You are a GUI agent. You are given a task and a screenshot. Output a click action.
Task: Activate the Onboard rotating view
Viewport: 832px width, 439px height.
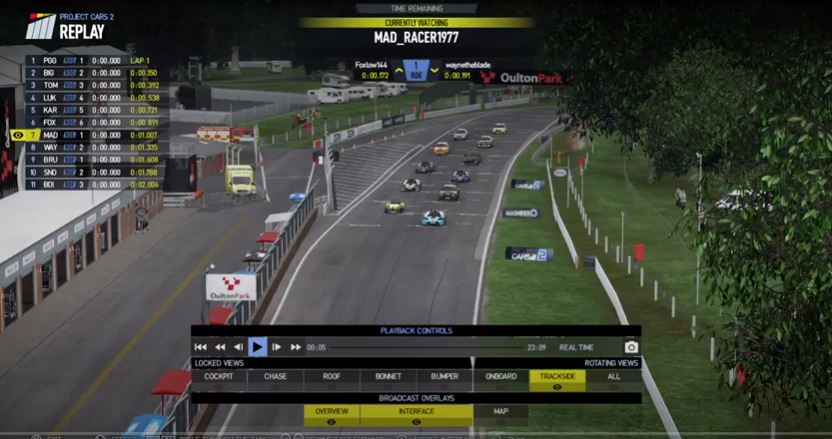click(501, 376)
